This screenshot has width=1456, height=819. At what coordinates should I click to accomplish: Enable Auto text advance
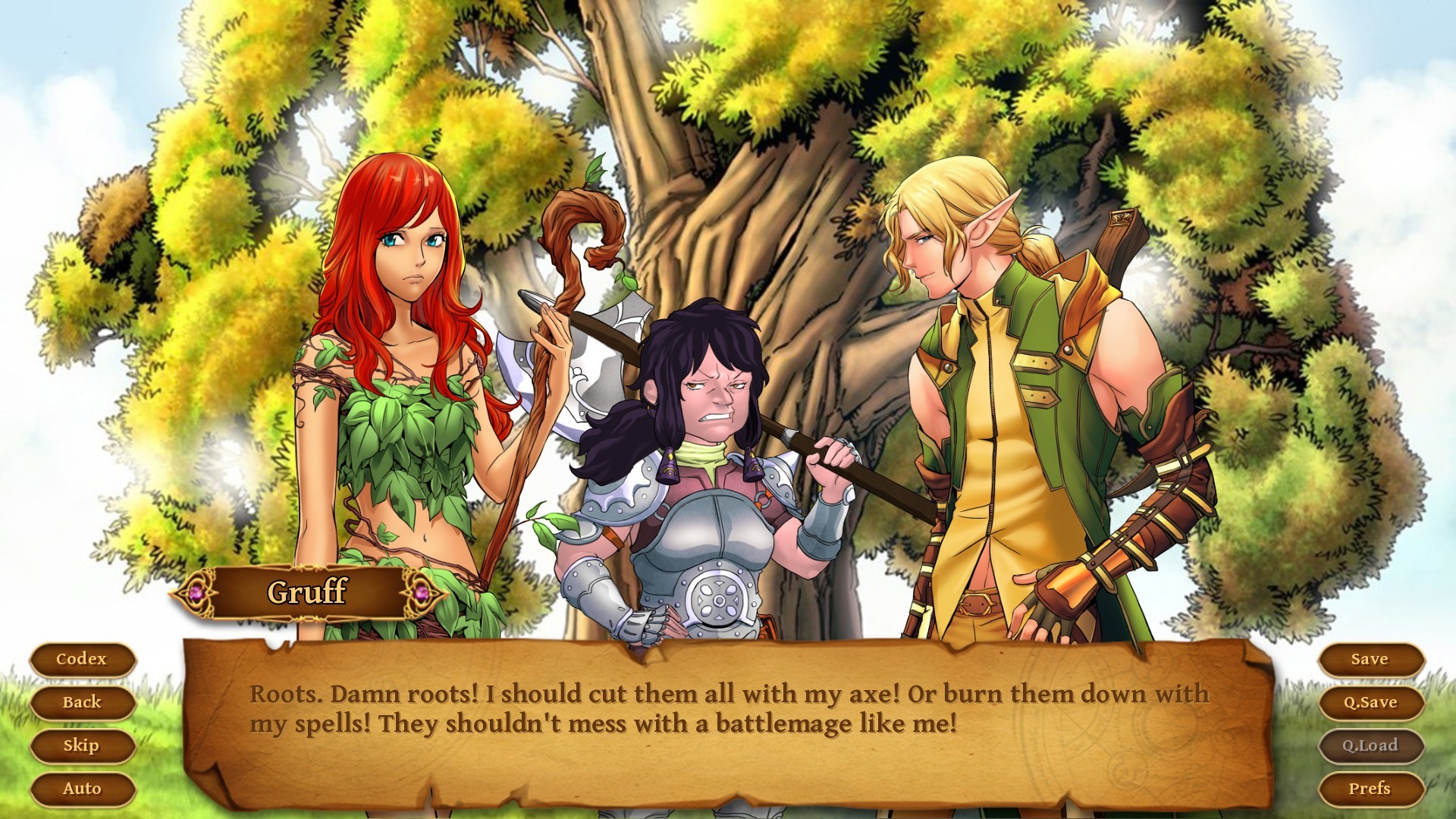pyautogui.click(x=82, y=789)
